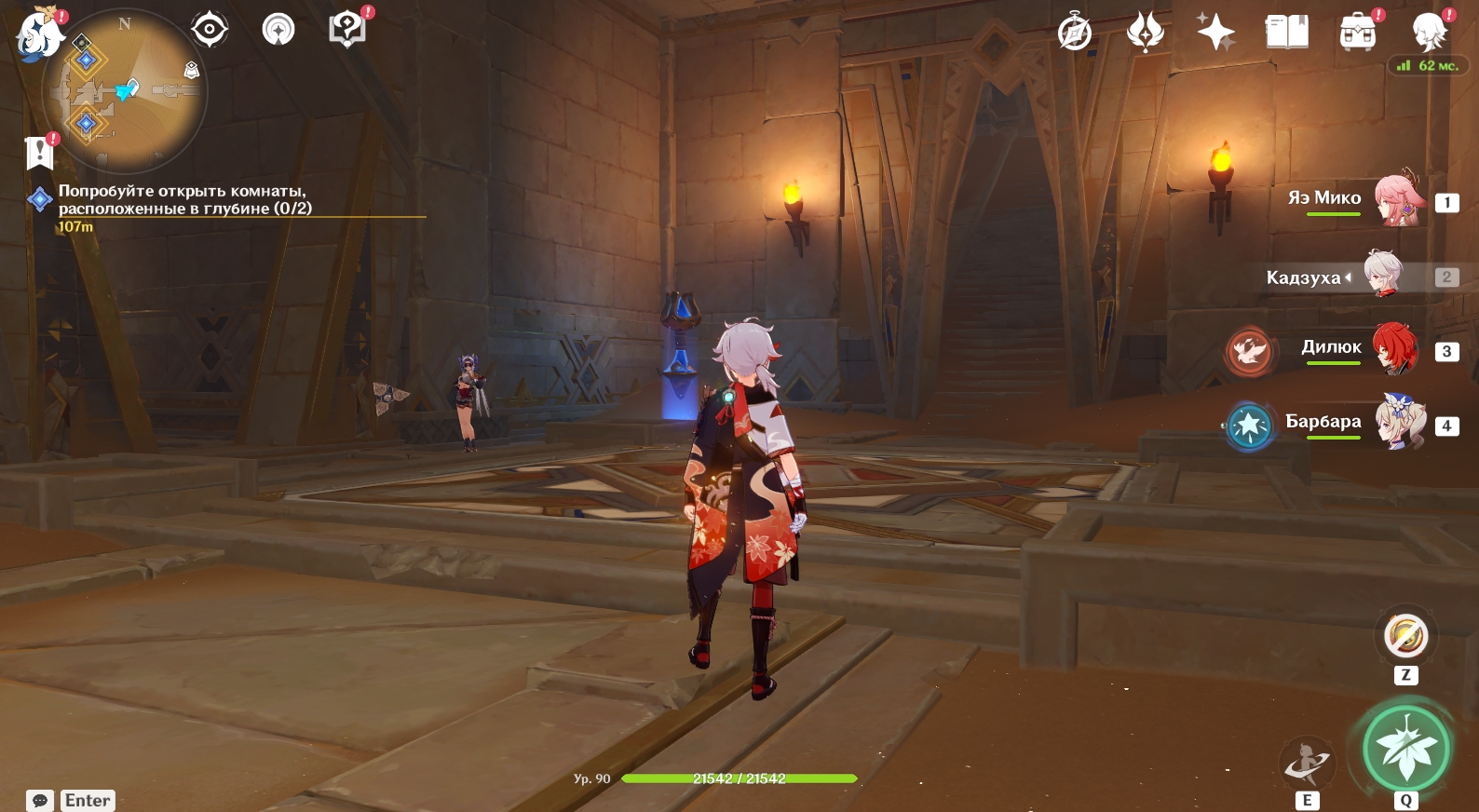Toggle the elemental sight eye icon
The image size is (1479, 812).
click(210, 30)
